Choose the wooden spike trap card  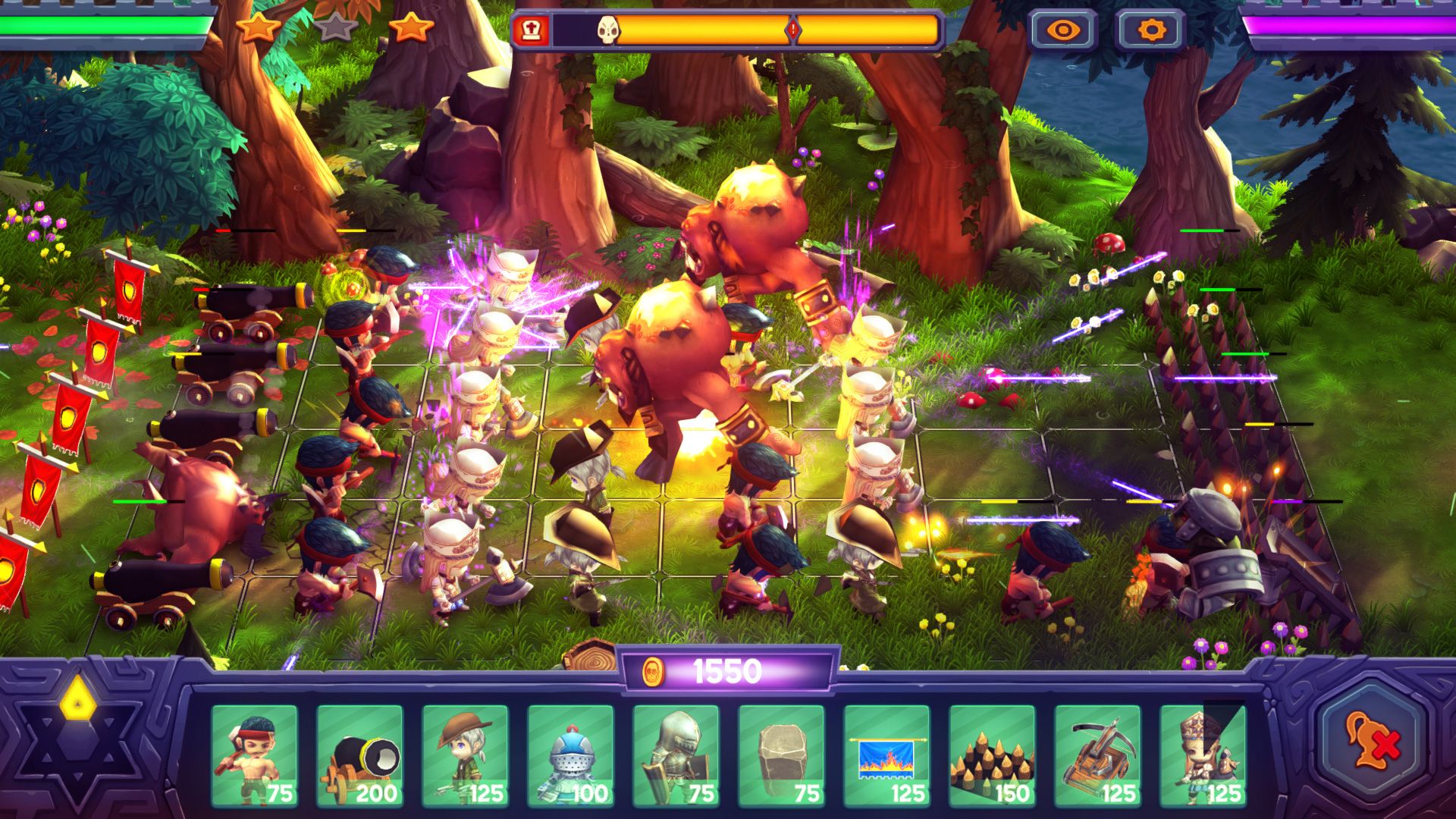click(992, 755)
